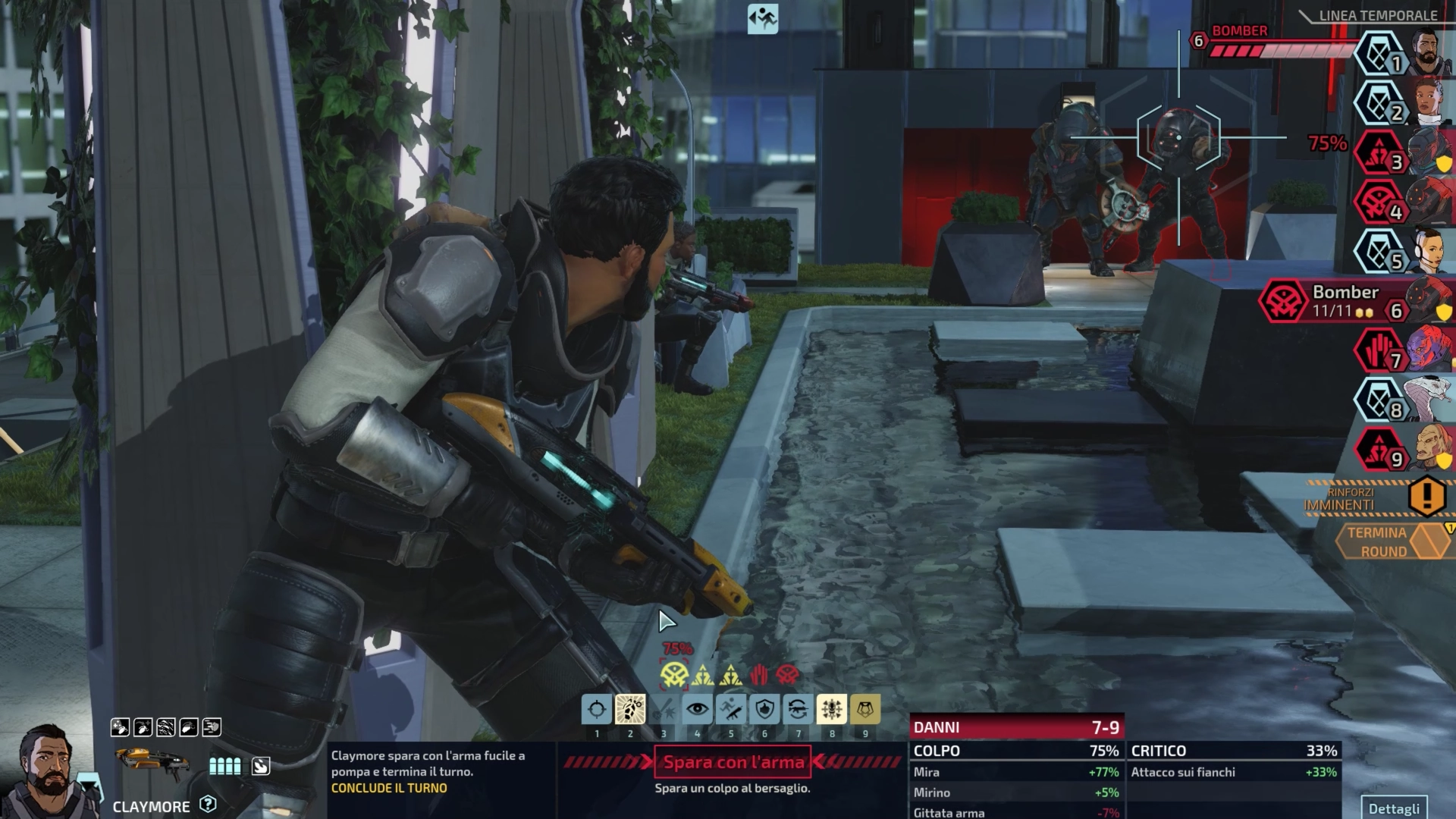Choose the eye overwatch ability
The width and height of the screenshot is (1456, 819).
pyautogui.click(x=698, y=710)
